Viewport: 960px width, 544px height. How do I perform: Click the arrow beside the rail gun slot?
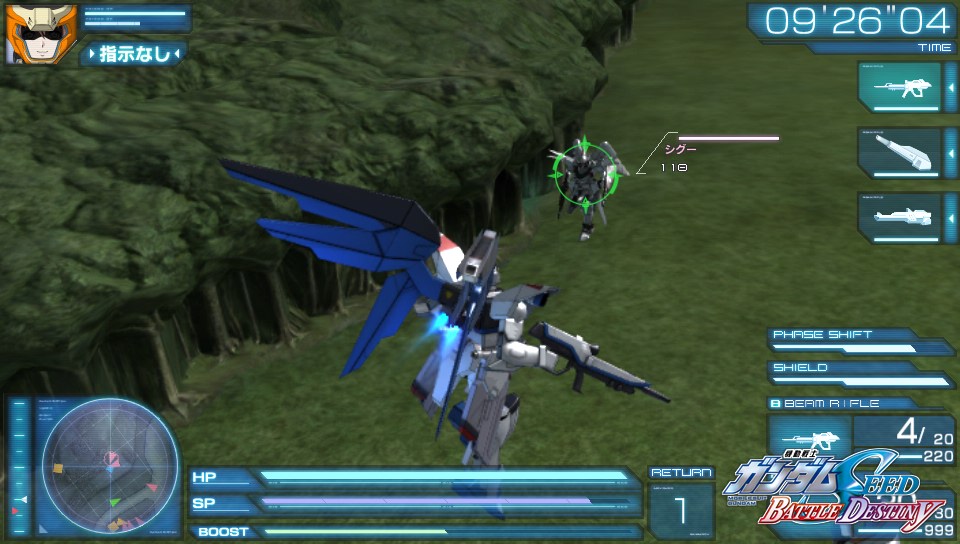949,217
